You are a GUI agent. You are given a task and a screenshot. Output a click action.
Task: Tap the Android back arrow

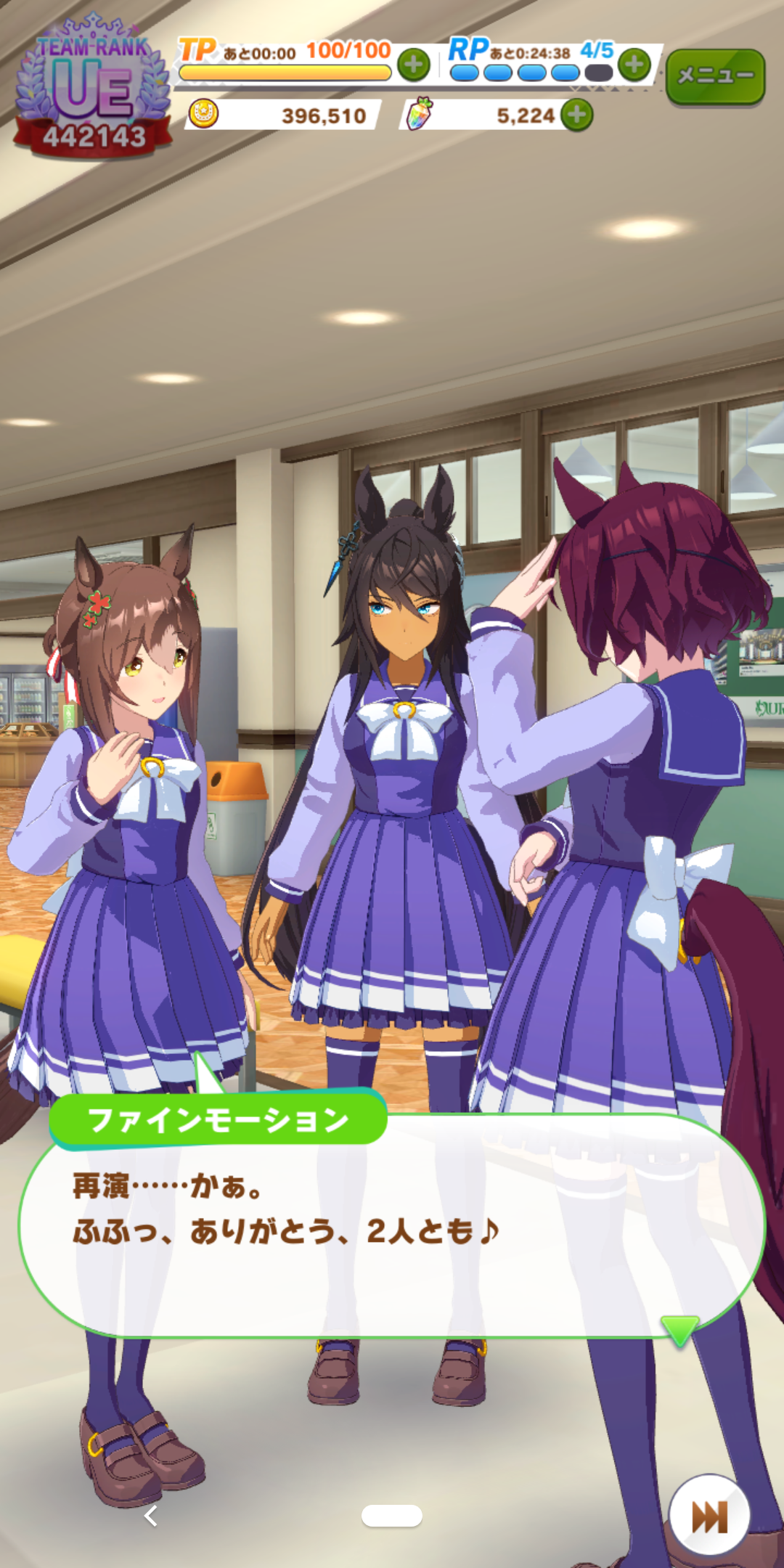coord(151,1516)
